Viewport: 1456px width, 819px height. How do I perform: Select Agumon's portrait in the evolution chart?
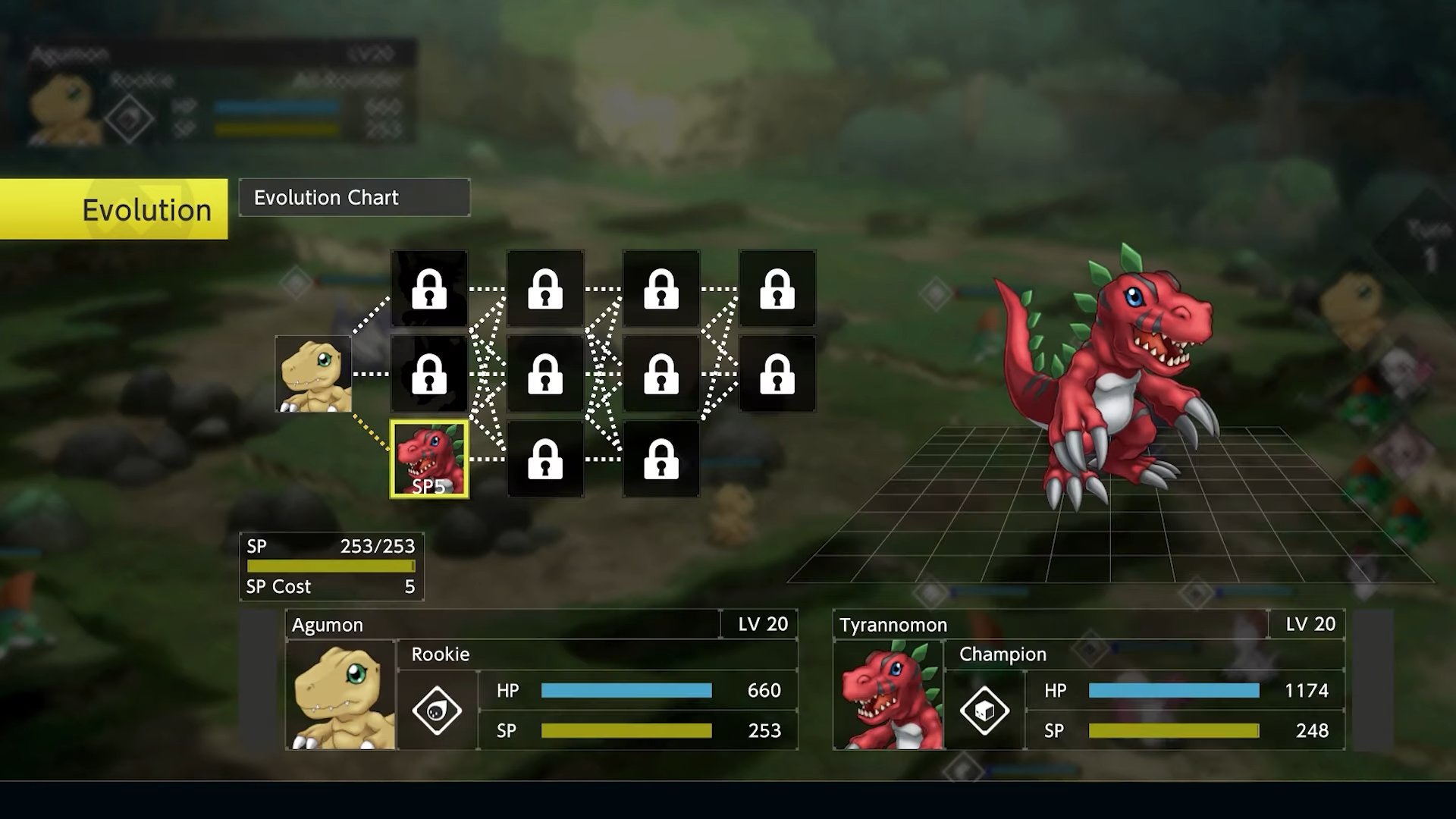[x=314, y=375]
